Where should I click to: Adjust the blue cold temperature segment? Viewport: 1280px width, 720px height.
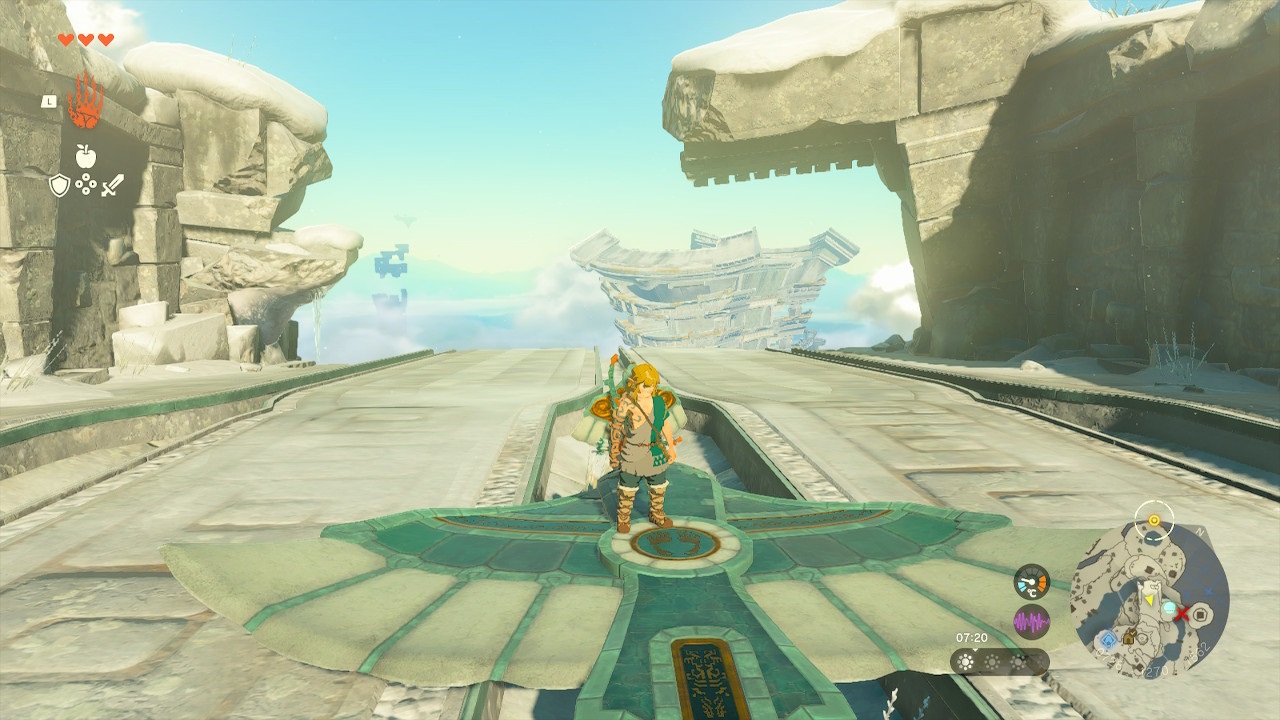pos(1021,585)
